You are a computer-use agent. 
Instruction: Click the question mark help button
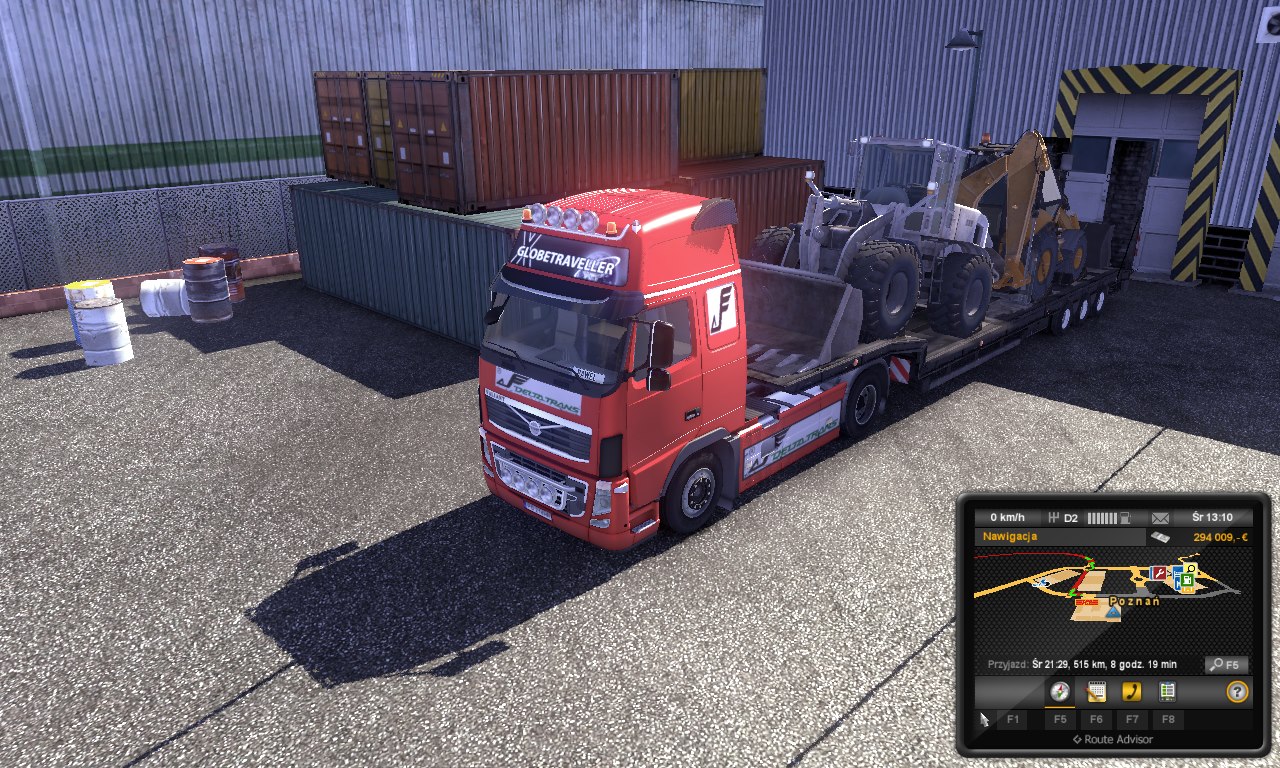[1237, 691]
